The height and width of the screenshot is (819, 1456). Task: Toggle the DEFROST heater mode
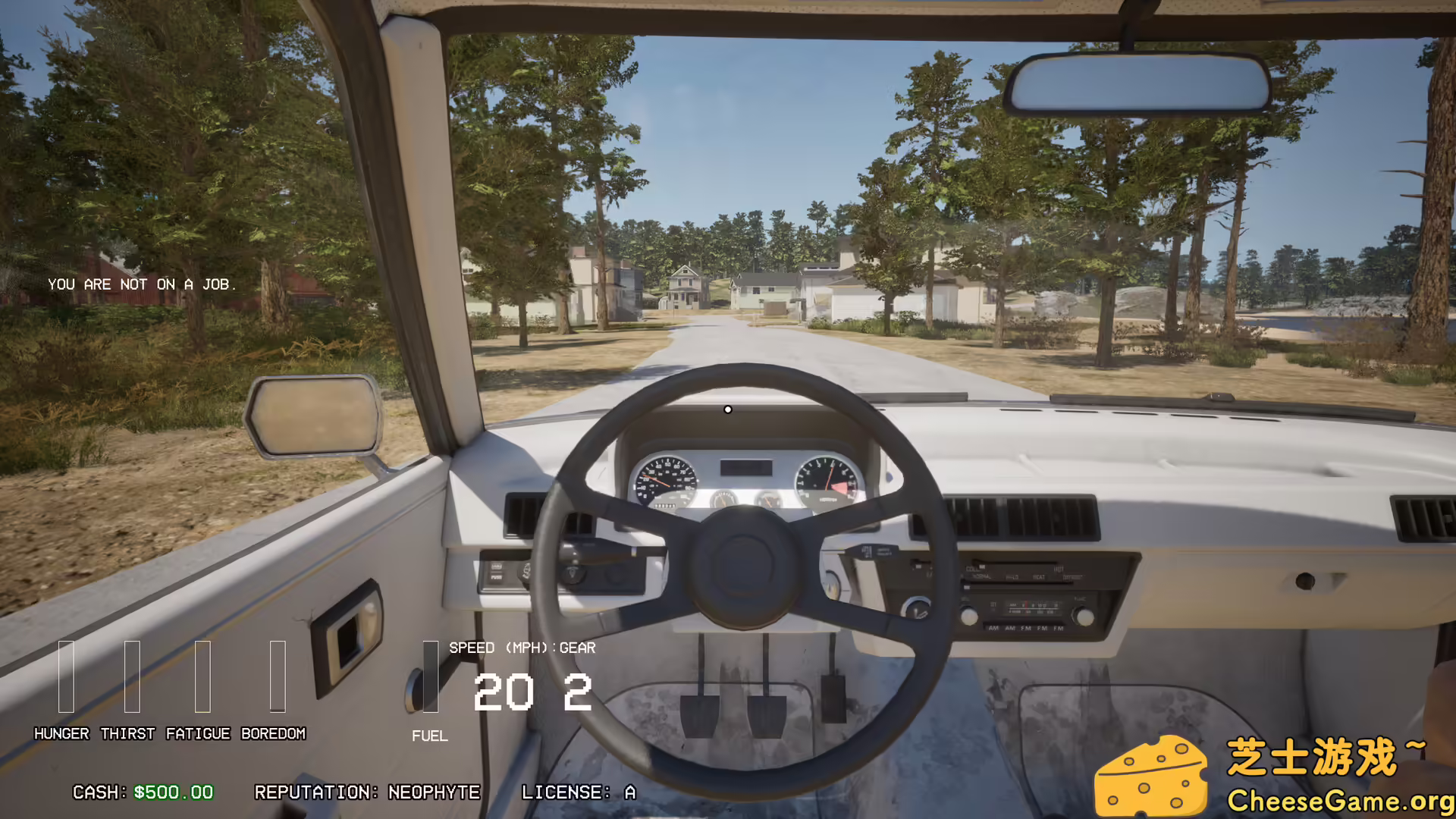tap(1072, 578)
